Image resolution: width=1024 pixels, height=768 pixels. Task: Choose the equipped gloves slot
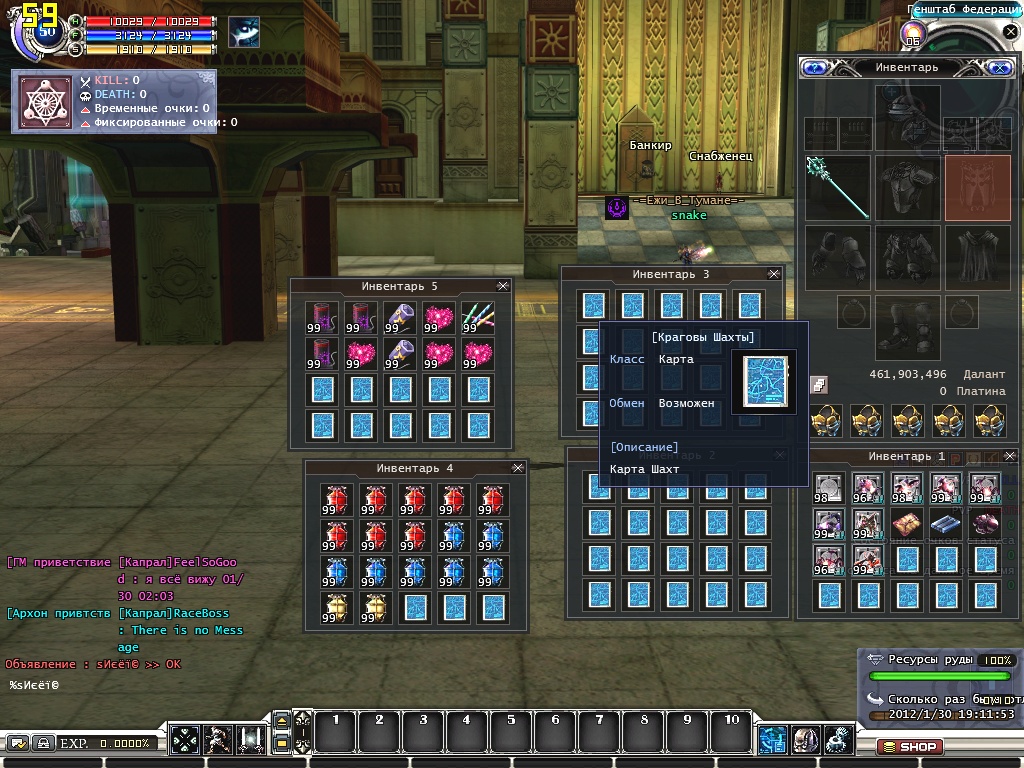(837, 256)
